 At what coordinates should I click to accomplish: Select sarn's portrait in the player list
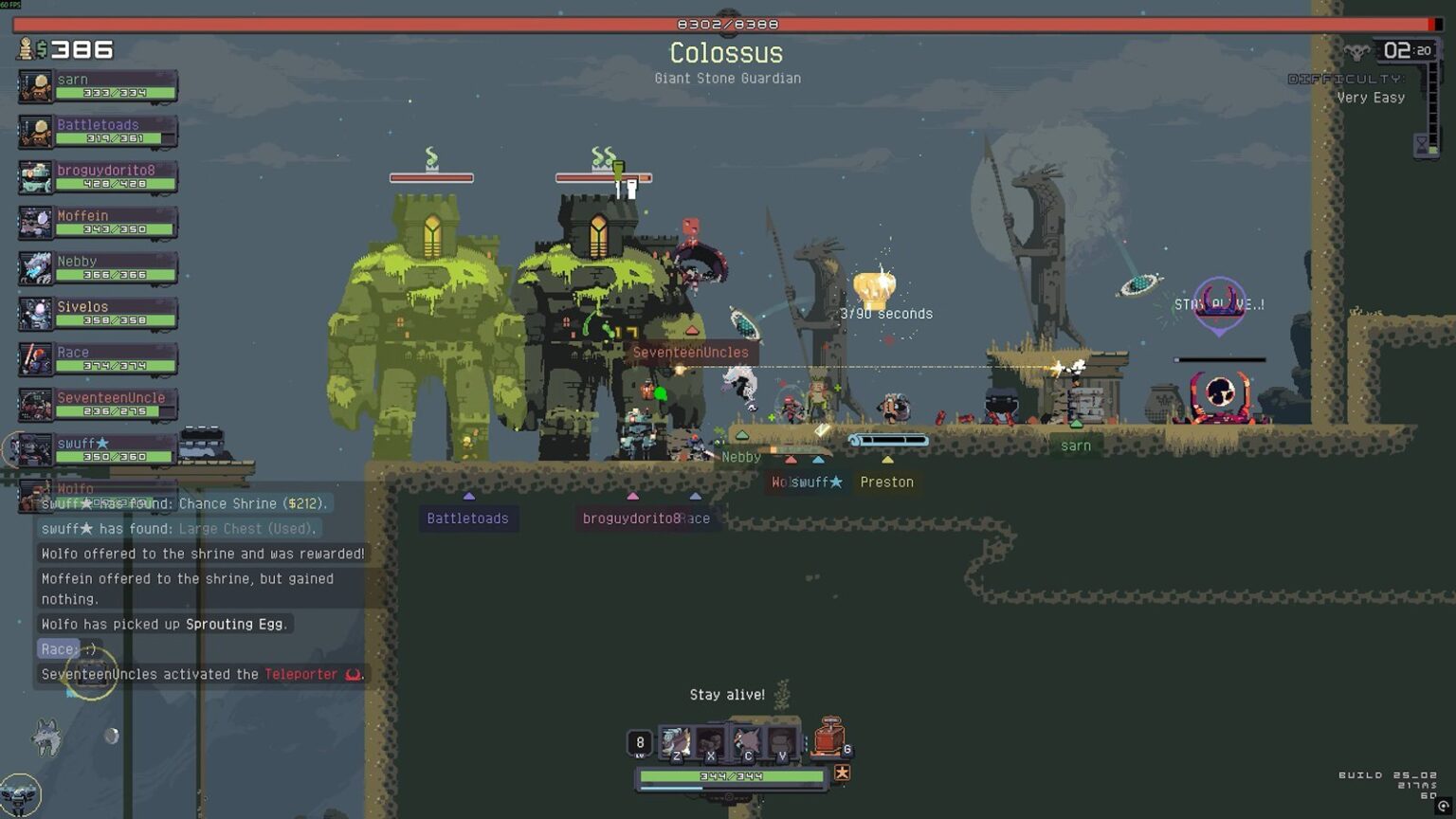35,86
